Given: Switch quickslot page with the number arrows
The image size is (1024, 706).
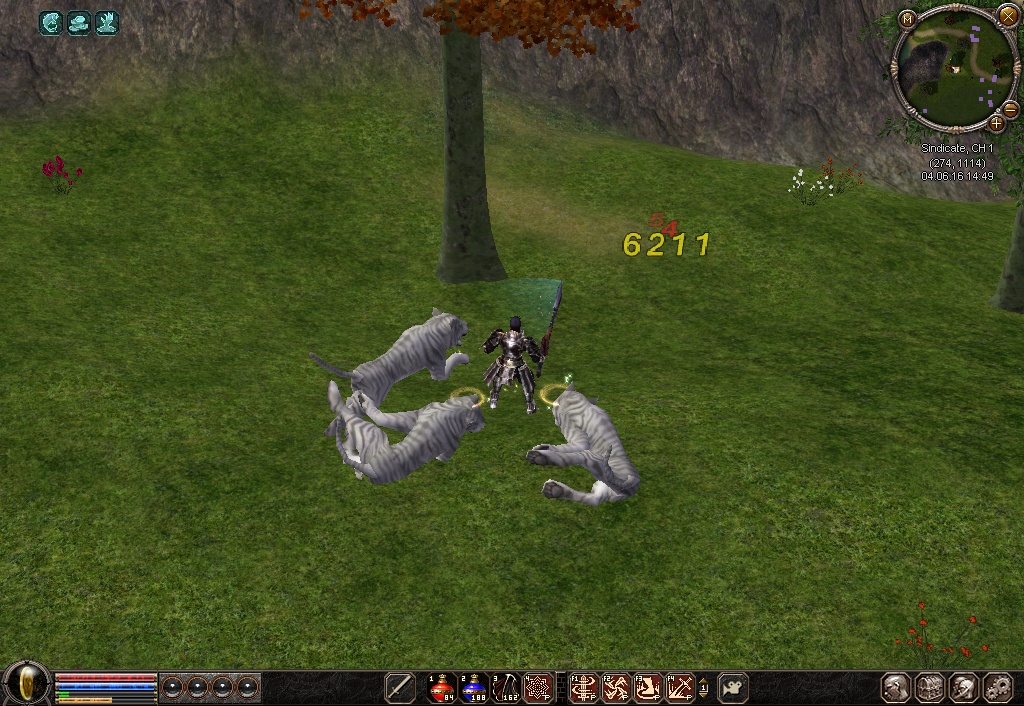Looking at the screenshot, I should pyautogui.click(x=703, y=687).
